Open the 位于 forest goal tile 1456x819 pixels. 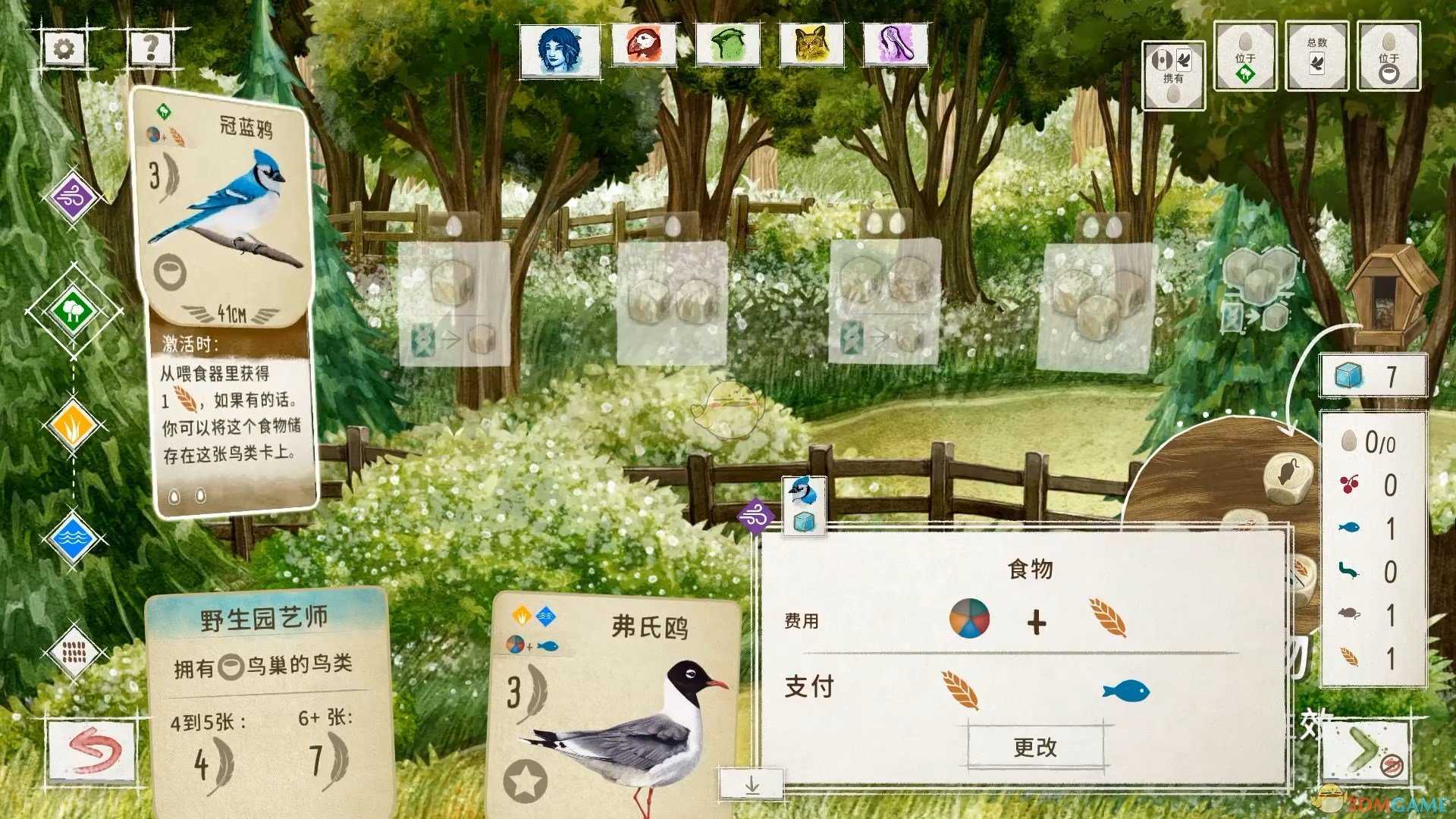pos(1244,57)
